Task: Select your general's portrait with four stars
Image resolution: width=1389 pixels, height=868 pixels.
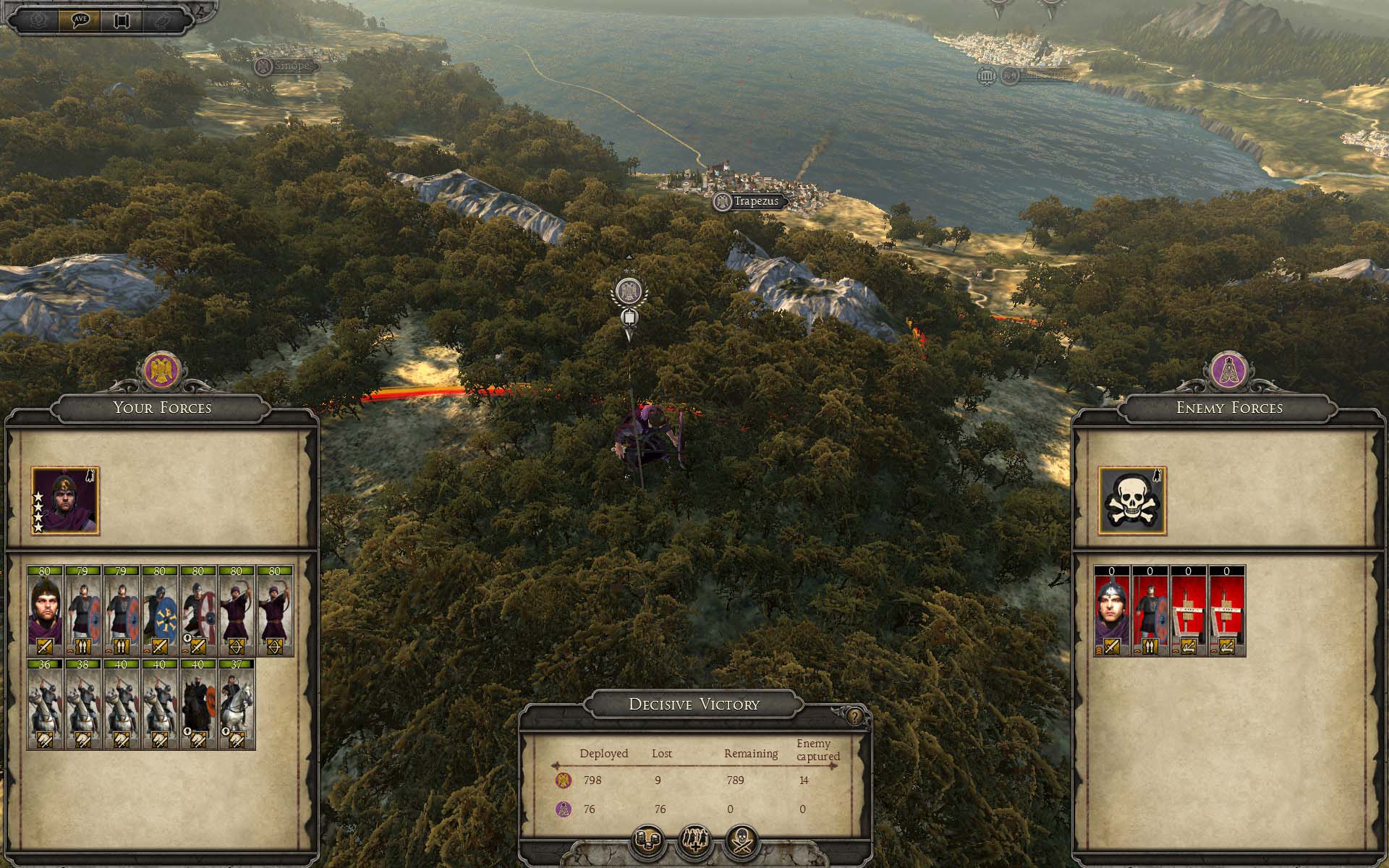Action: 65,501
